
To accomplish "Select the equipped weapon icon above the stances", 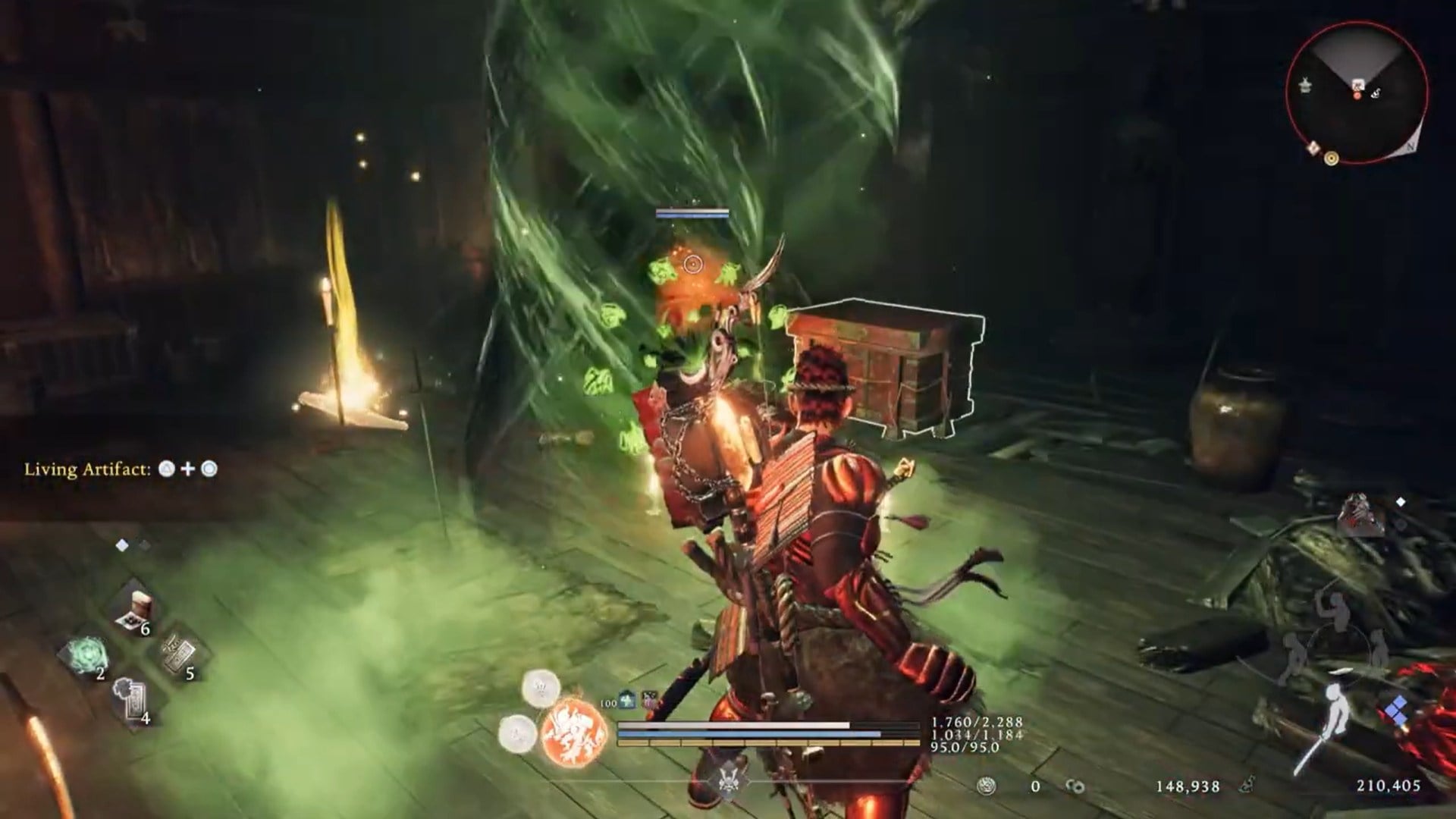I will coord(1360,515).
